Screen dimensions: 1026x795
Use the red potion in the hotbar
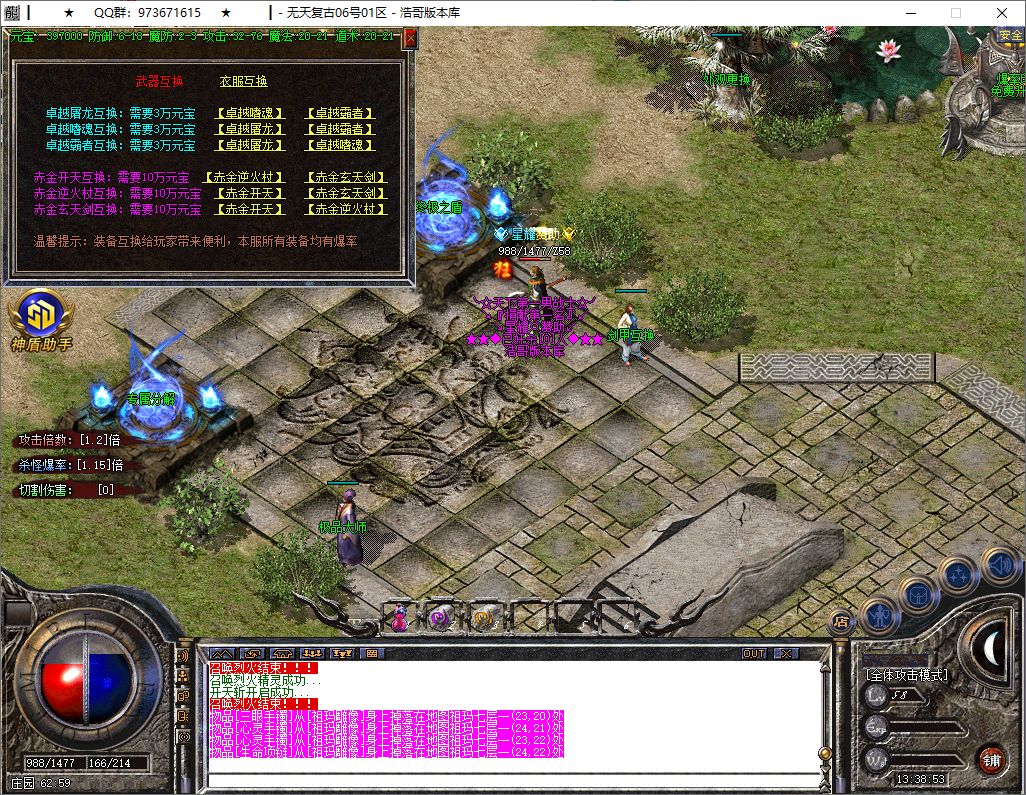click(399, 619)
